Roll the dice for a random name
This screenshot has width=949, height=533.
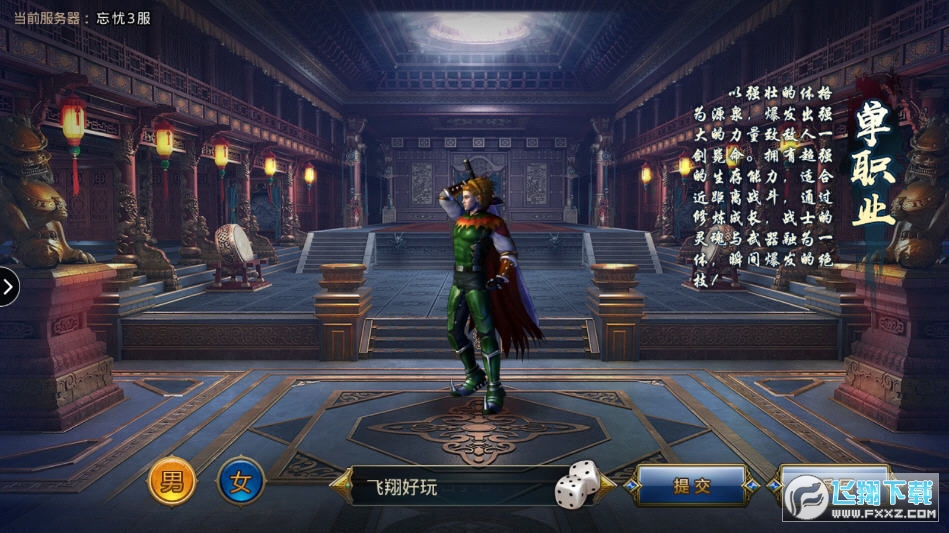click(577, 485)
